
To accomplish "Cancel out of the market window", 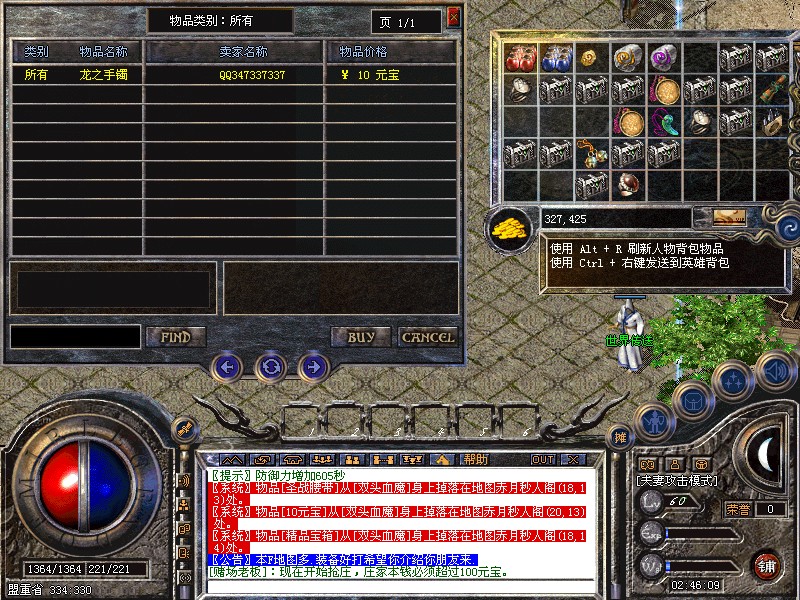I will coord(428,337).
